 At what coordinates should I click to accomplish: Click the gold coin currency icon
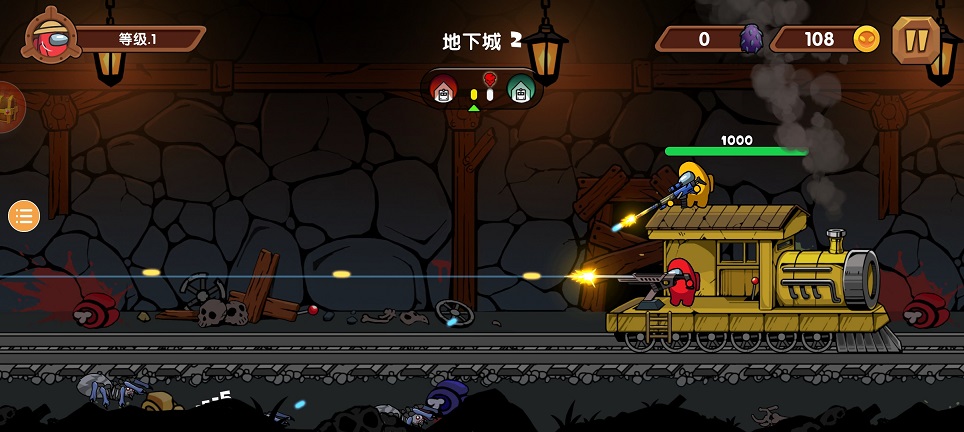coord(866,39)
